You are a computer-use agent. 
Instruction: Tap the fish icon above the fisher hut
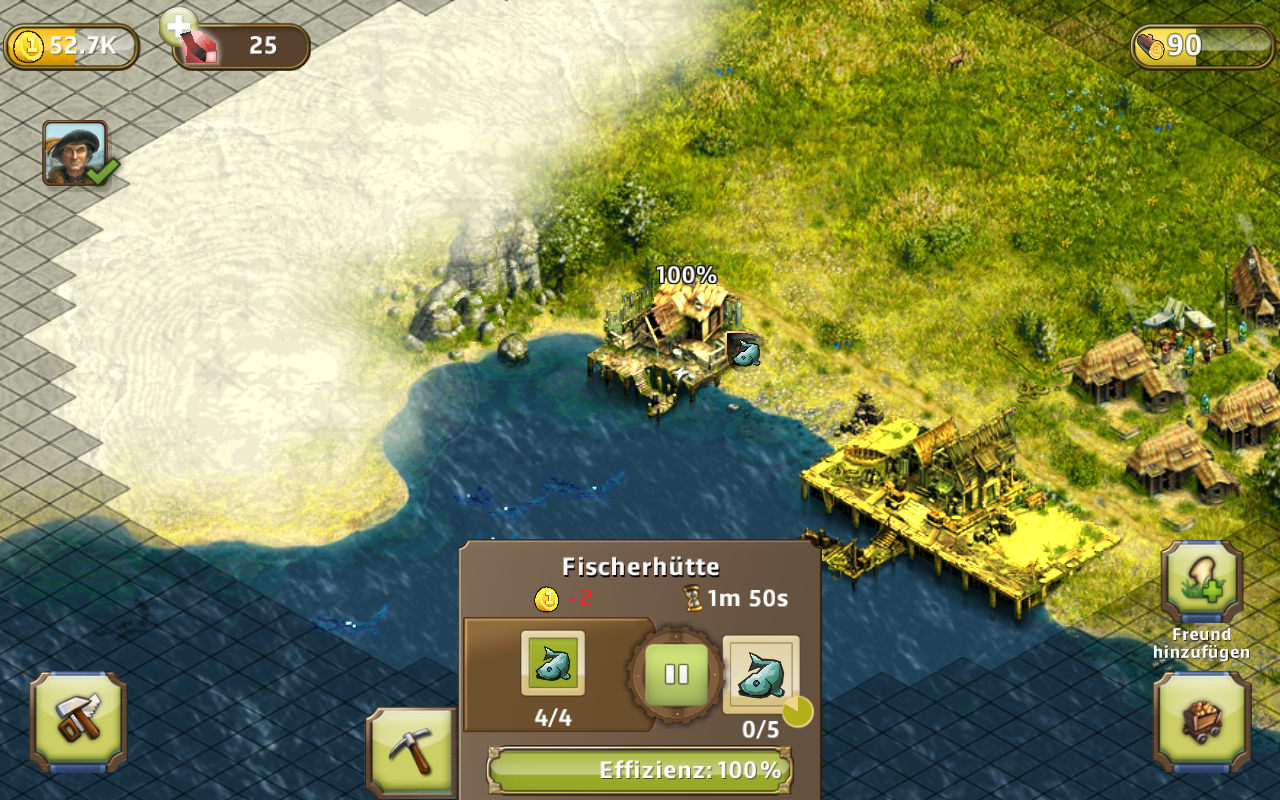pos(743,351)
